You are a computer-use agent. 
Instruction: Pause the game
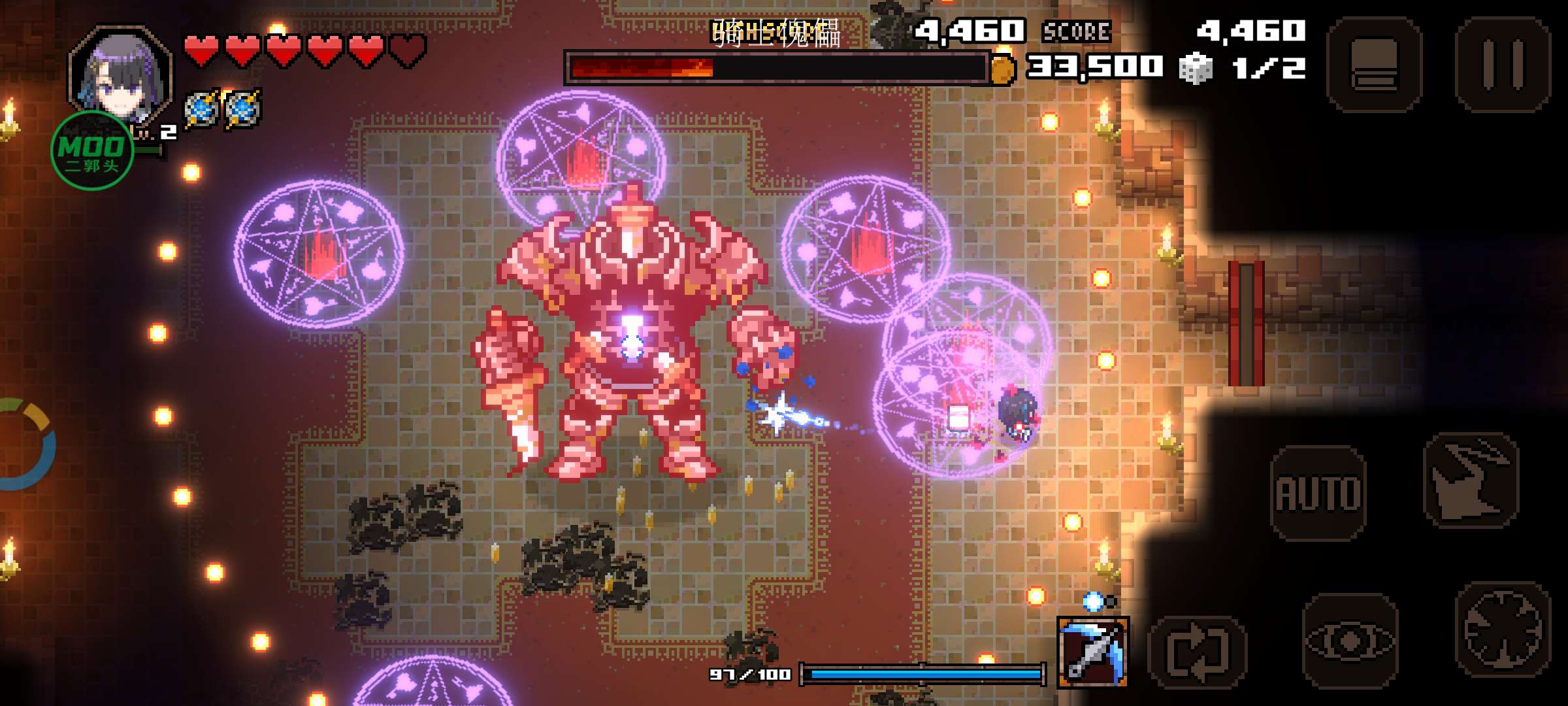[x=1503, y=64]
